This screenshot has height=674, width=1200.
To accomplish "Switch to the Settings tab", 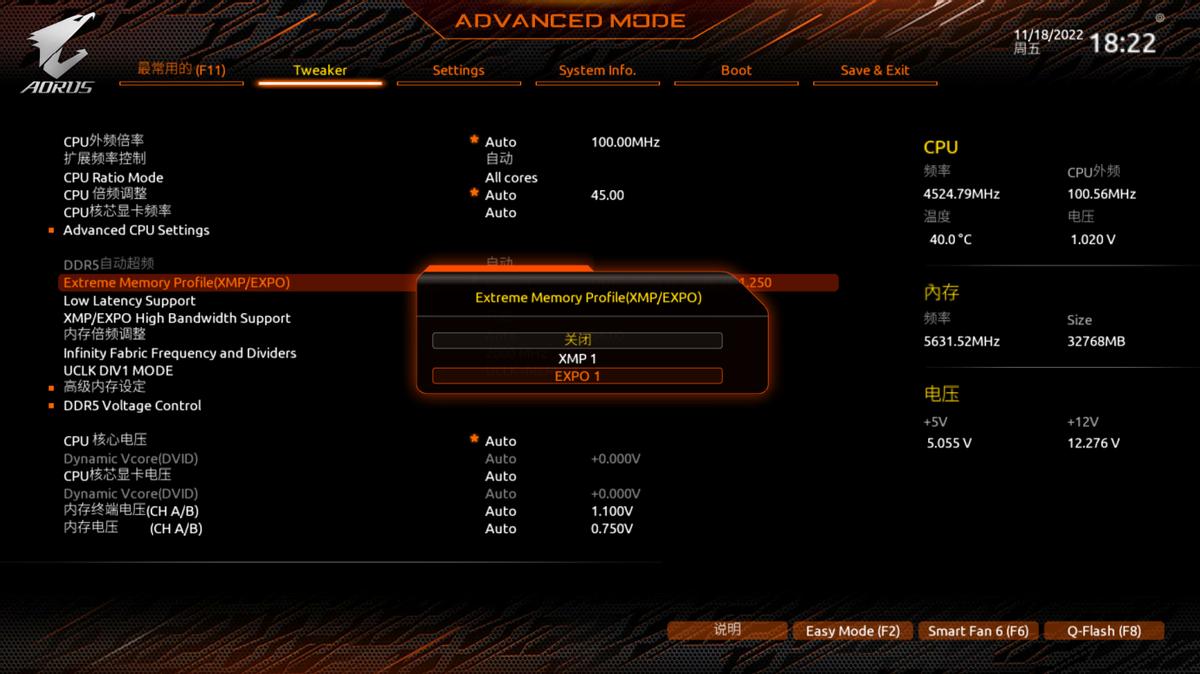I will 458,70.
